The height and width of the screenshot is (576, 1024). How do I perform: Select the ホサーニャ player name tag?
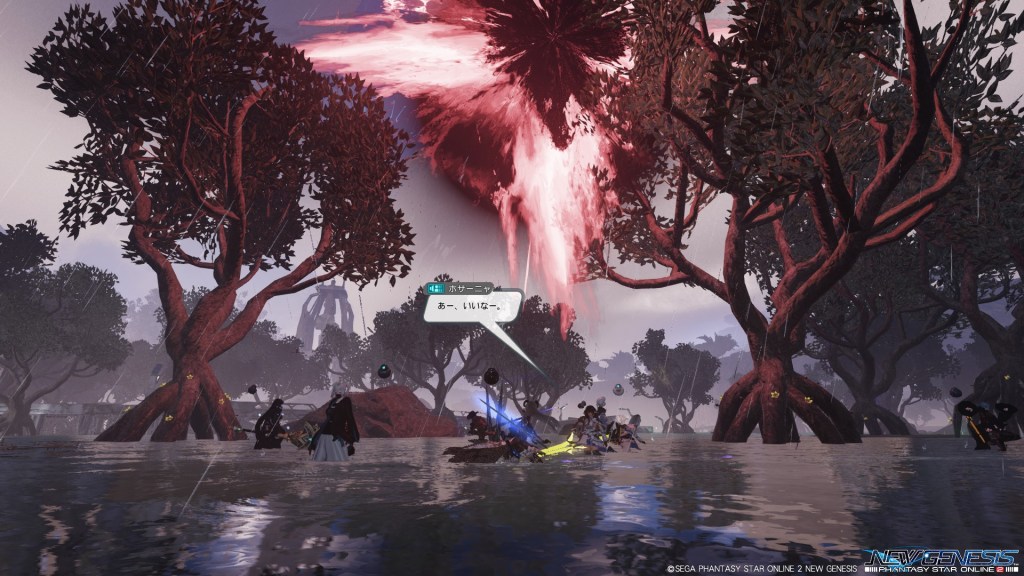tap(463, 286)
